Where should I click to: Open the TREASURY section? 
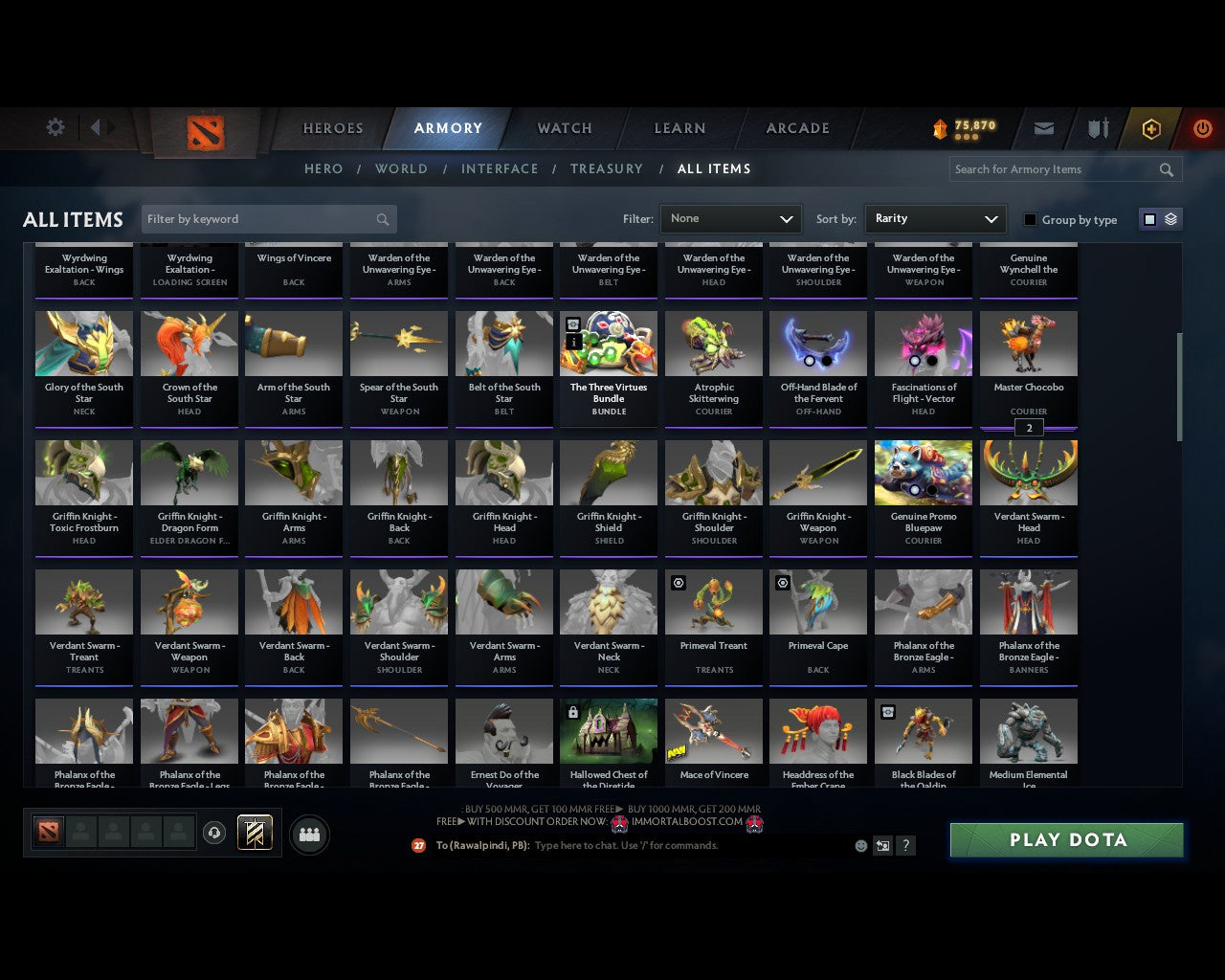(x=607, y=168)
